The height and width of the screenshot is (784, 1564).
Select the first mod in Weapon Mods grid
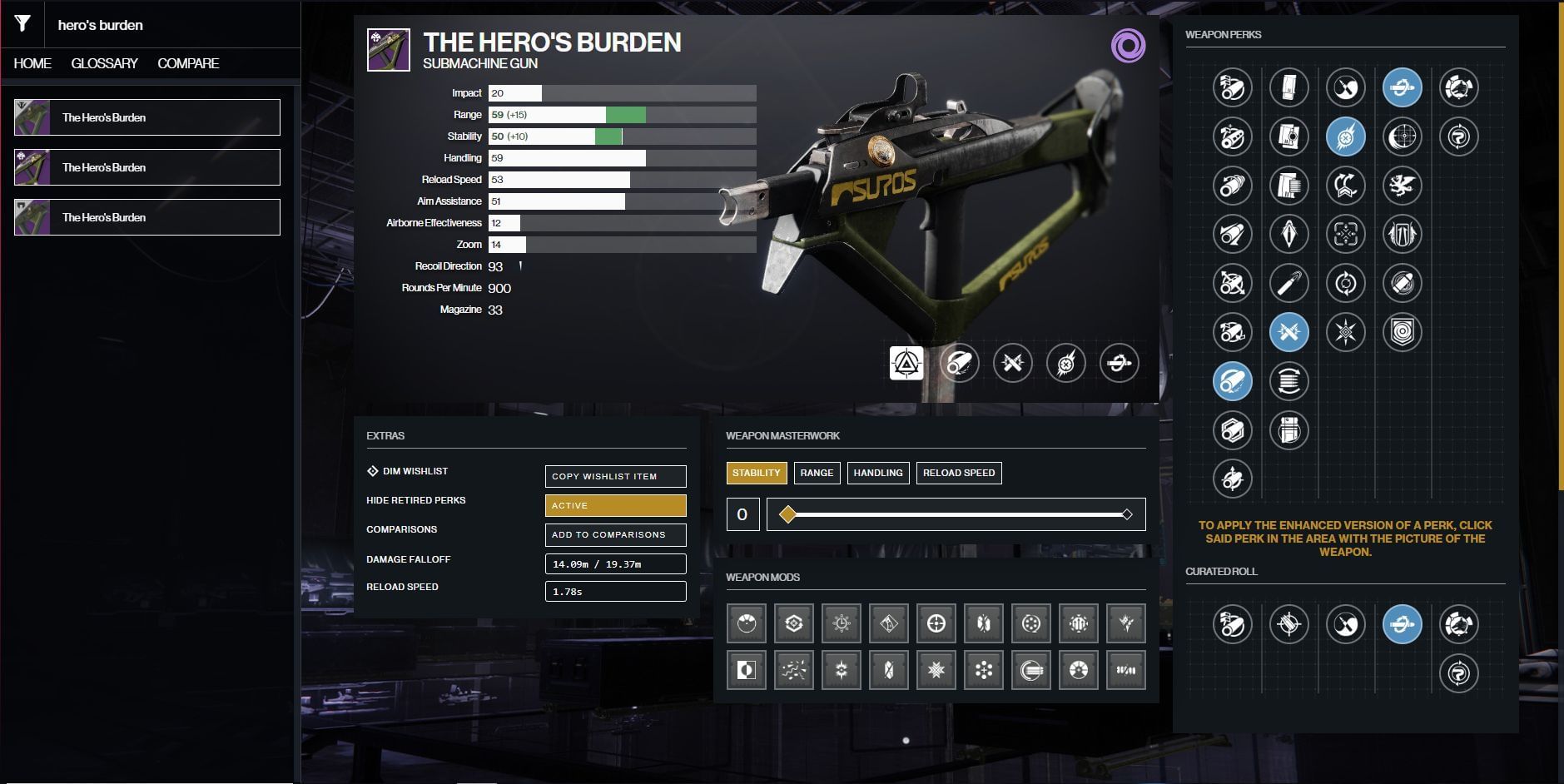pyautogui.click(x=747, y=623)
